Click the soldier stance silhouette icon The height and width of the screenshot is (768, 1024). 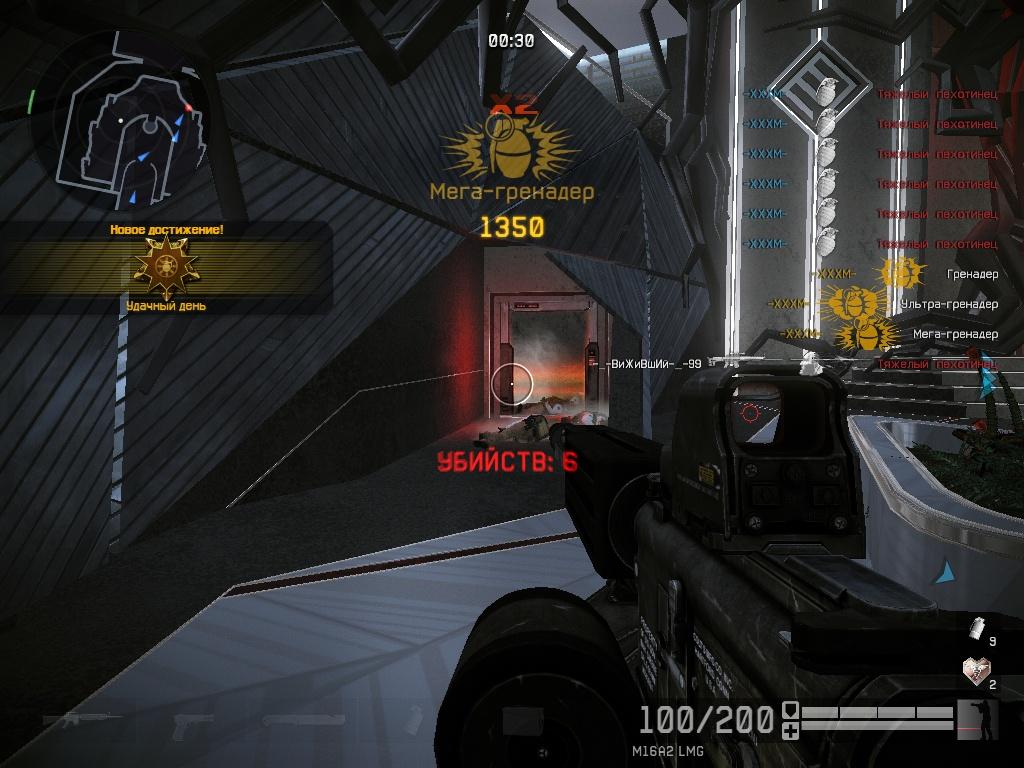[977, 720]
